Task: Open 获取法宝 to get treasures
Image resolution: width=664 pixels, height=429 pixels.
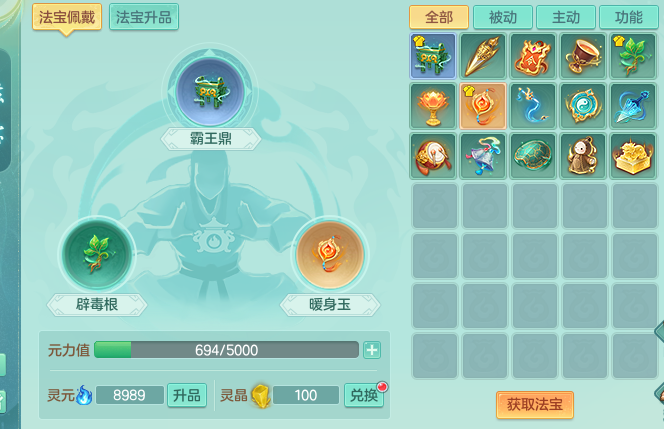Action: click(x=534, y=405)
